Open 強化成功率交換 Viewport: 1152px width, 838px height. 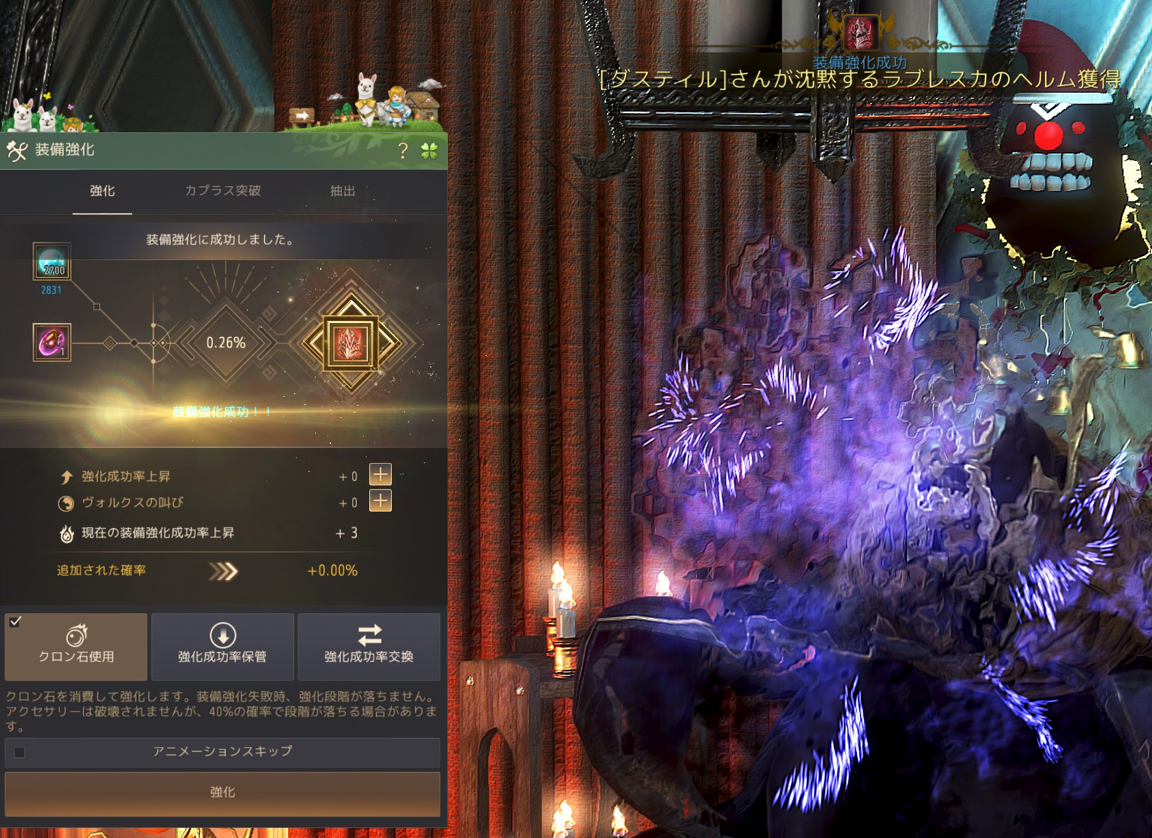click(369, 646)
